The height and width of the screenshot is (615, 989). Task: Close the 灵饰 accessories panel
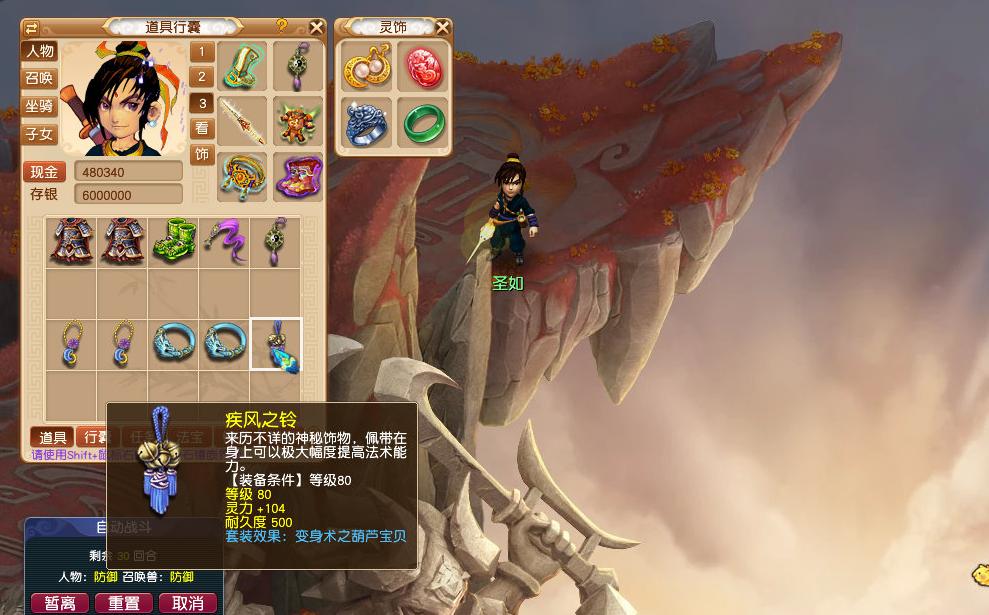[x=442, y=27]
